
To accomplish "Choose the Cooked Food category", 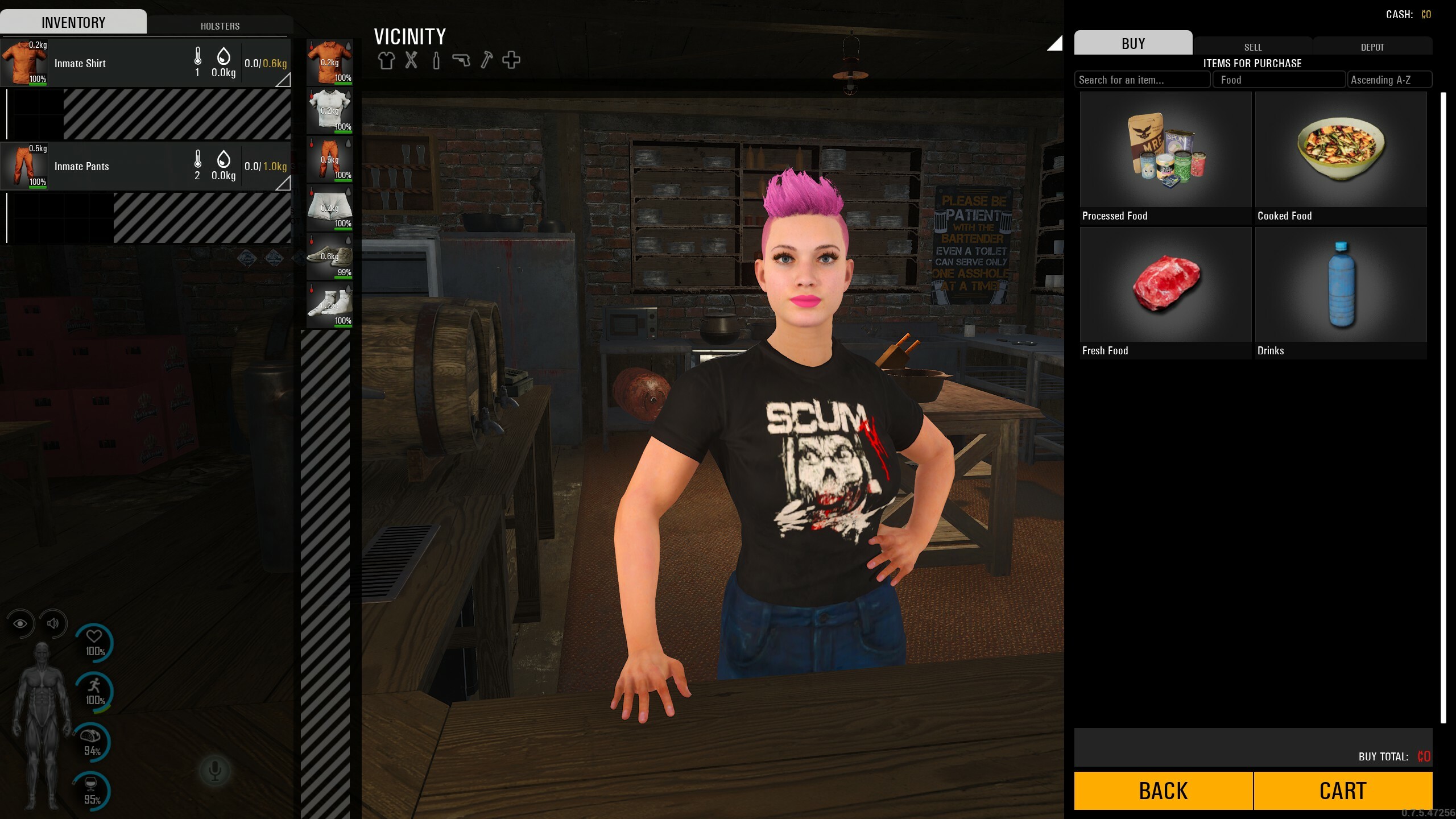I will (x=1341, y=158).
